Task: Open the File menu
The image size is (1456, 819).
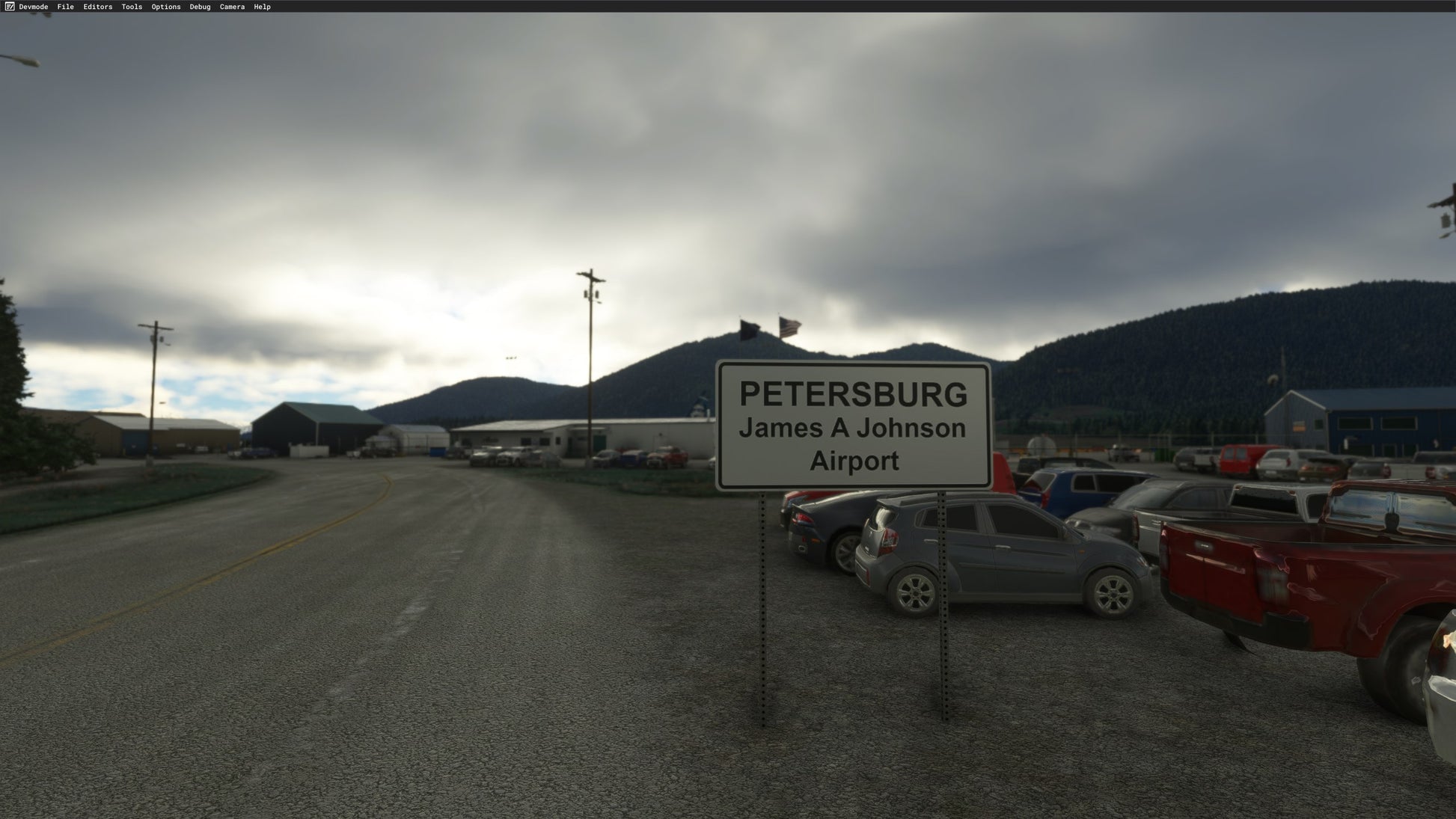Action: point(66,7)
